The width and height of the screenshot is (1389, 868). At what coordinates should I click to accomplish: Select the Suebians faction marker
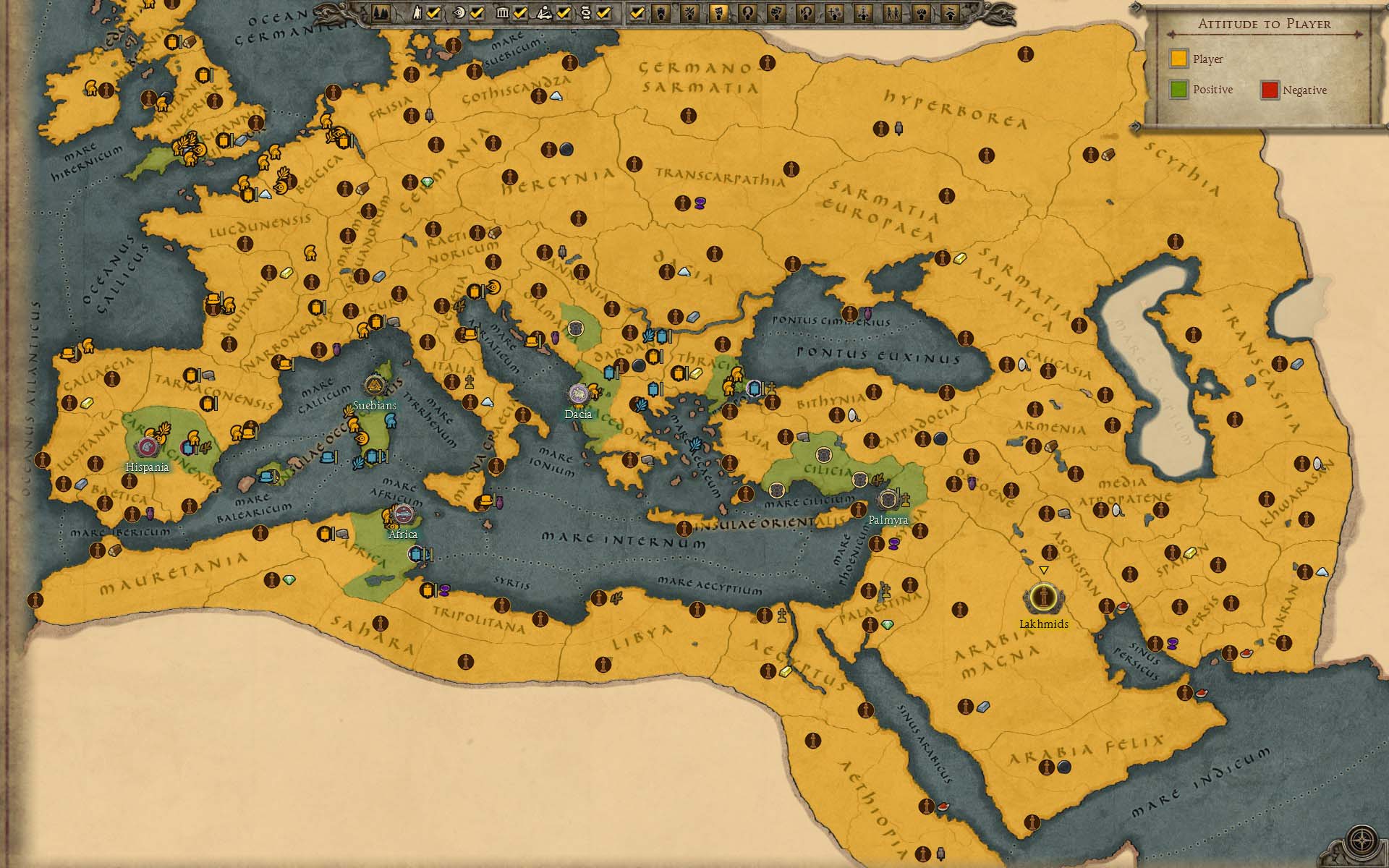(375, 386)
